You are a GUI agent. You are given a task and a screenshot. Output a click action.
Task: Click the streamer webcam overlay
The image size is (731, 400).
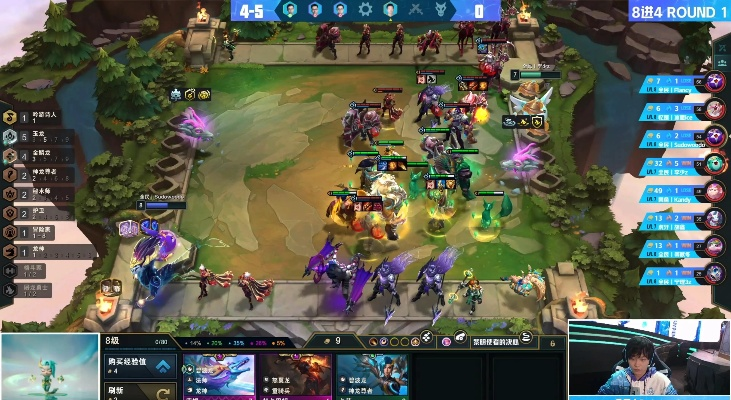649,360
